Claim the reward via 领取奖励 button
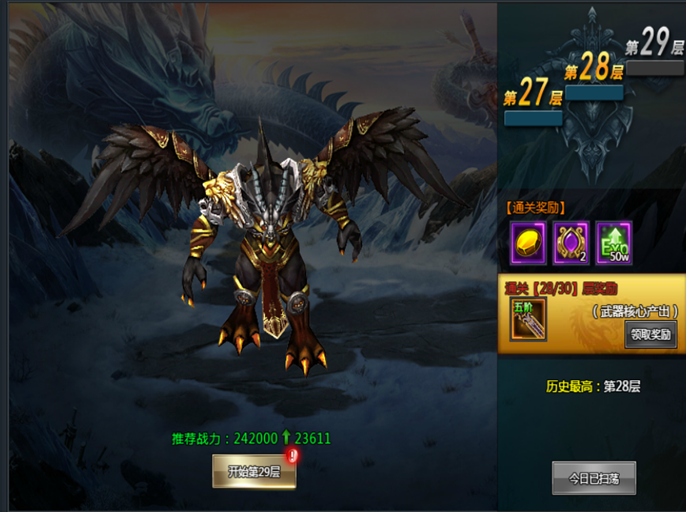The width and height of the screenshot is (686, 512). click(x=650, y=335)
